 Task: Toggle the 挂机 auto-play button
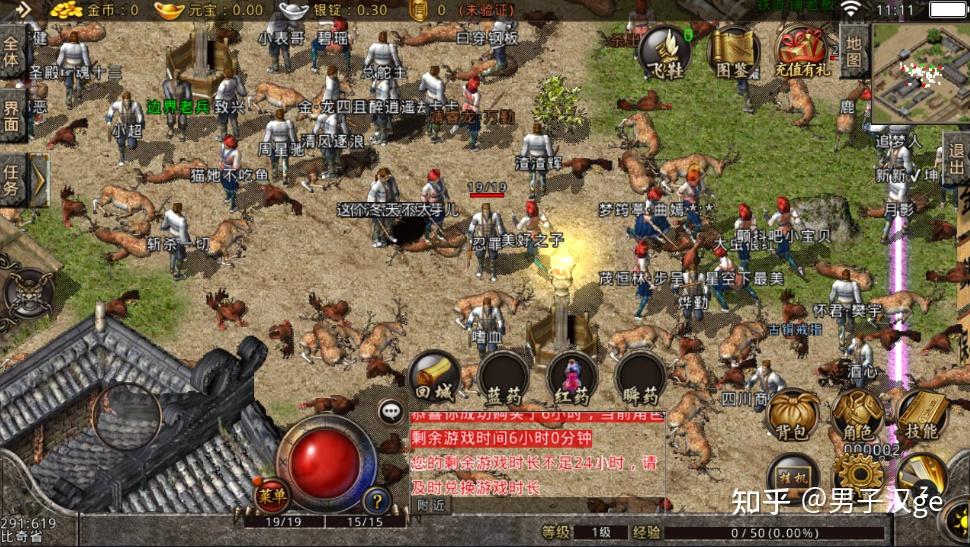tap(794, 477)
